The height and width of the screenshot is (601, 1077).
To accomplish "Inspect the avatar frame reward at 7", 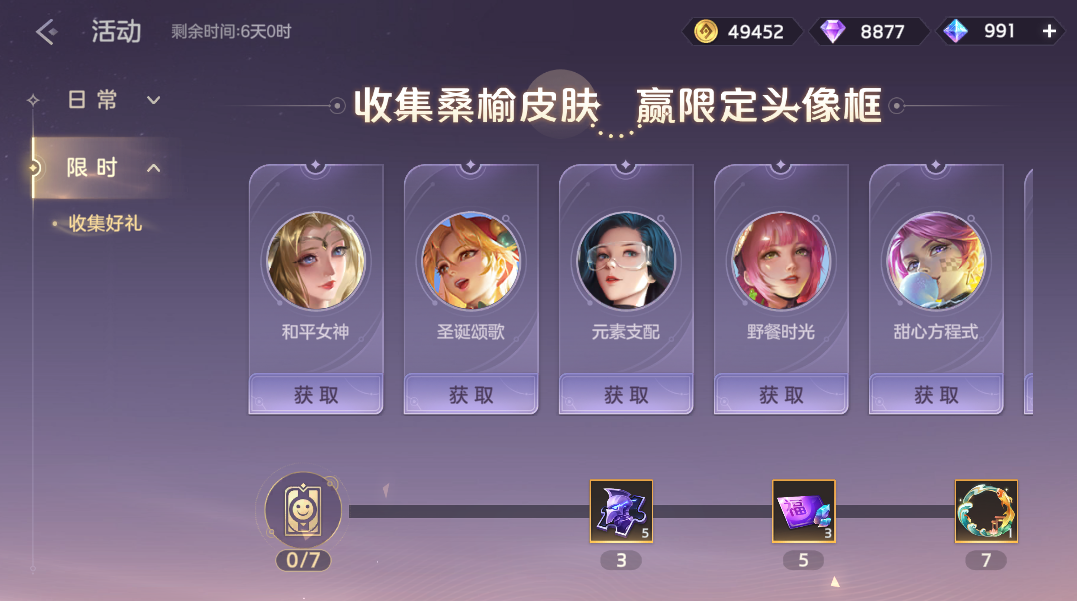I will point(986,511).
